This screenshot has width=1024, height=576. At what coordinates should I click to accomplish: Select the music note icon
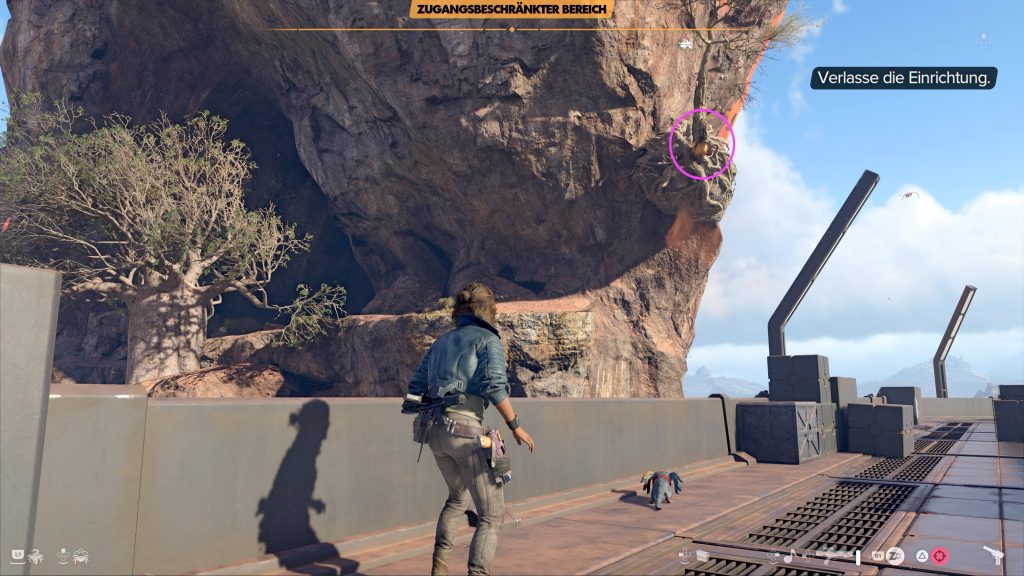(x=788, y=556)
